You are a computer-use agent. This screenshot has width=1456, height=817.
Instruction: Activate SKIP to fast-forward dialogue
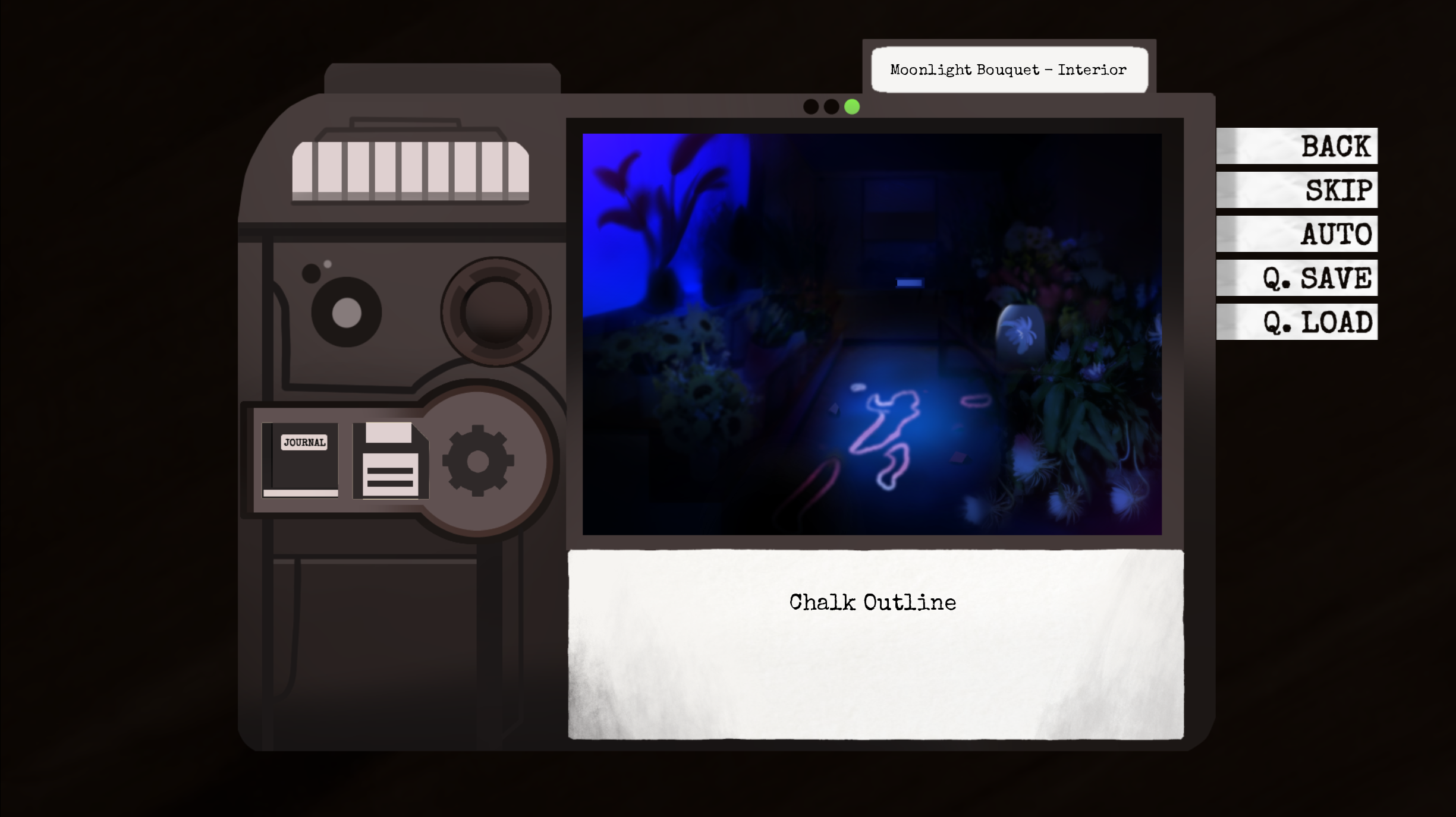pyautogui.click(x=1297, y=190)
